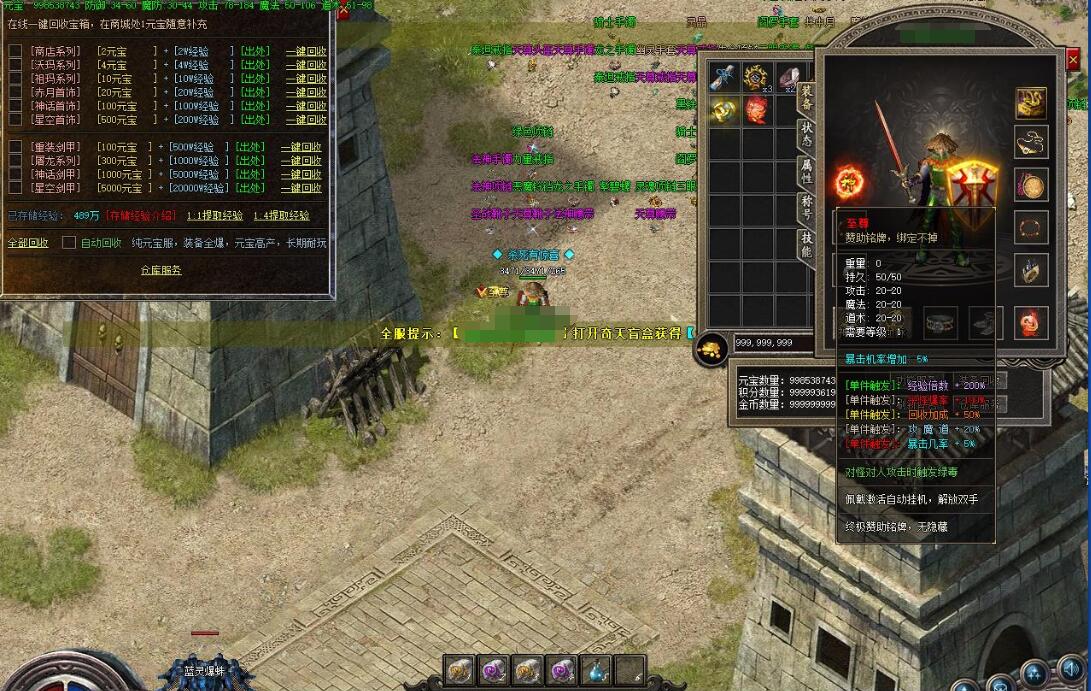Open the 存储经验介绍 info link

pos(141,215)
